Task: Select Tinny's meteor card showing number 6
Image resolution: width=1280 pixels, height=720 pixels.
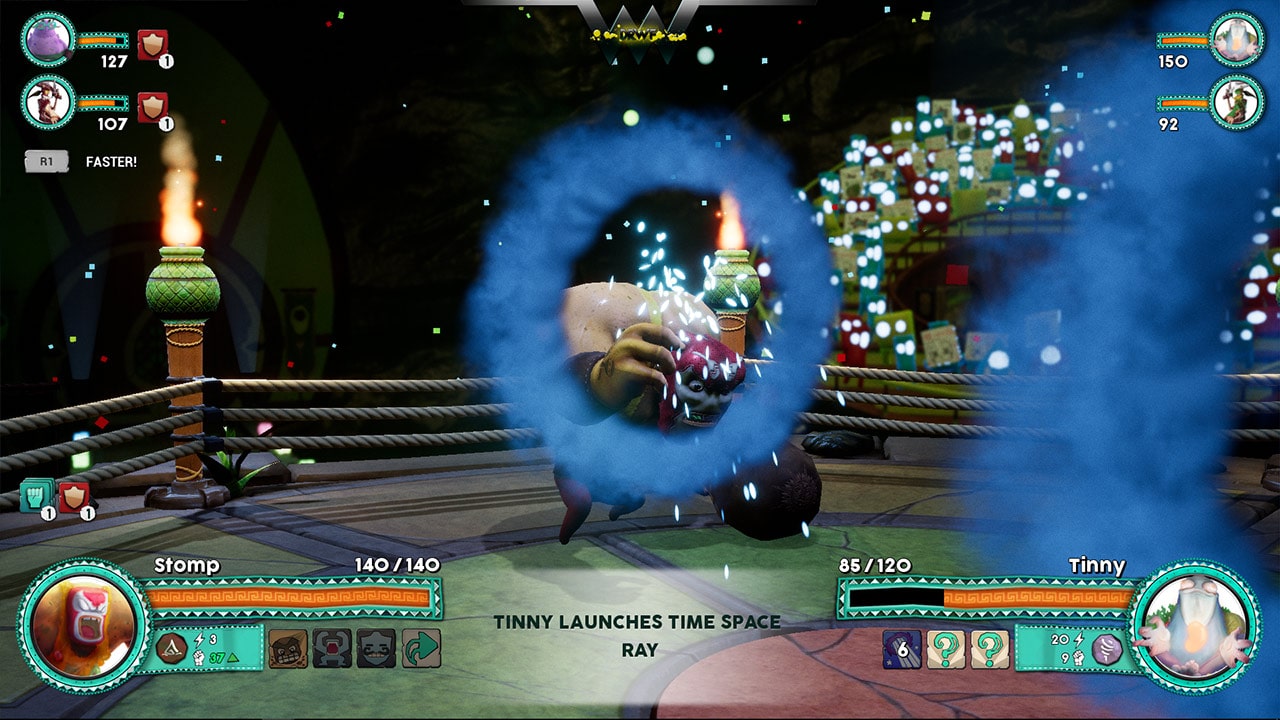Action: click(x=902, y=649)
